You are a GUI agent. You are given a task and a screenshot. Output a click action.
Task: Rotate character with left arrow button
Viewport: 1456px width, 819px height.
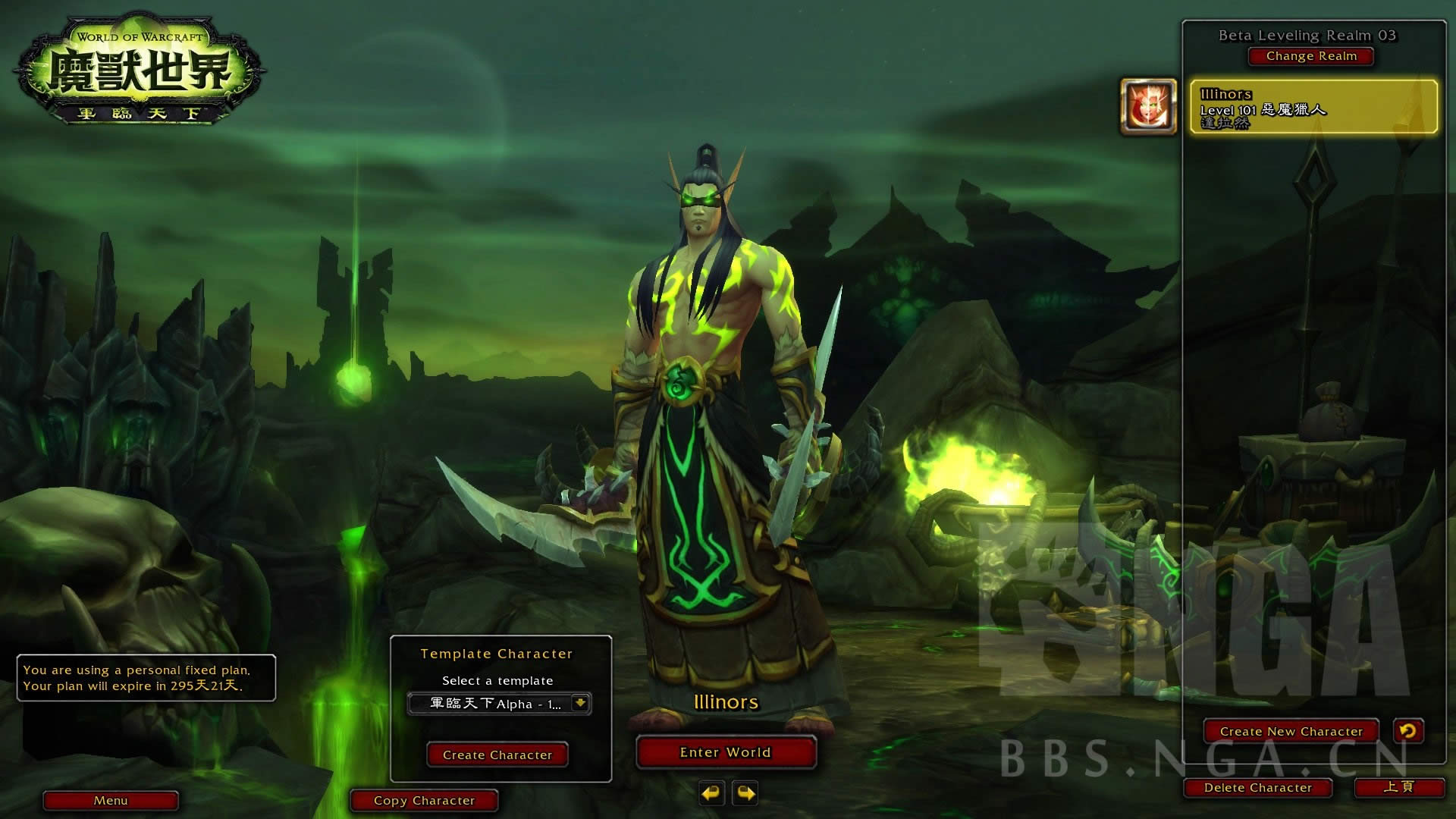[711, 793]
